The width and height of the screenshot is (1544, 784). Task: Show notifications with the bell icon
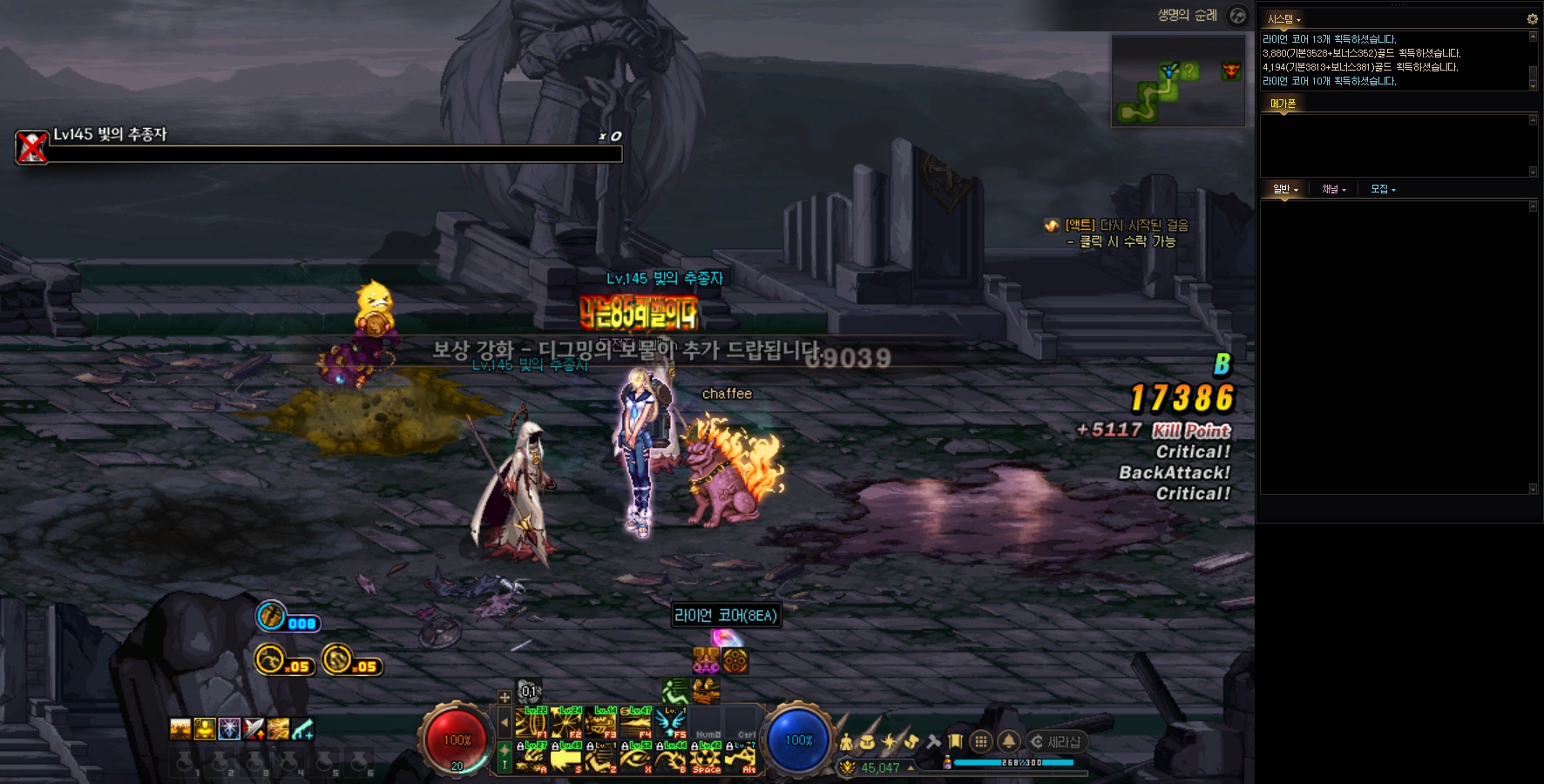[x=1008, y=741]
